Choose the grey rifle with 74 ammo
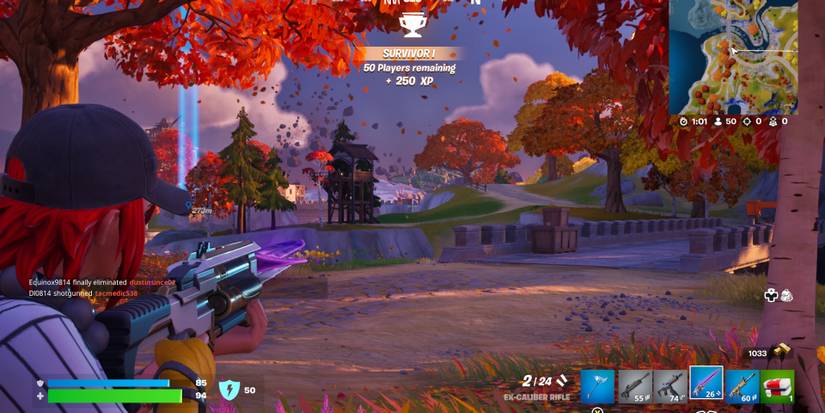Image resolution: width=825 pixels, height=413 pixels. pyautogui.click(x=669, y=385)
